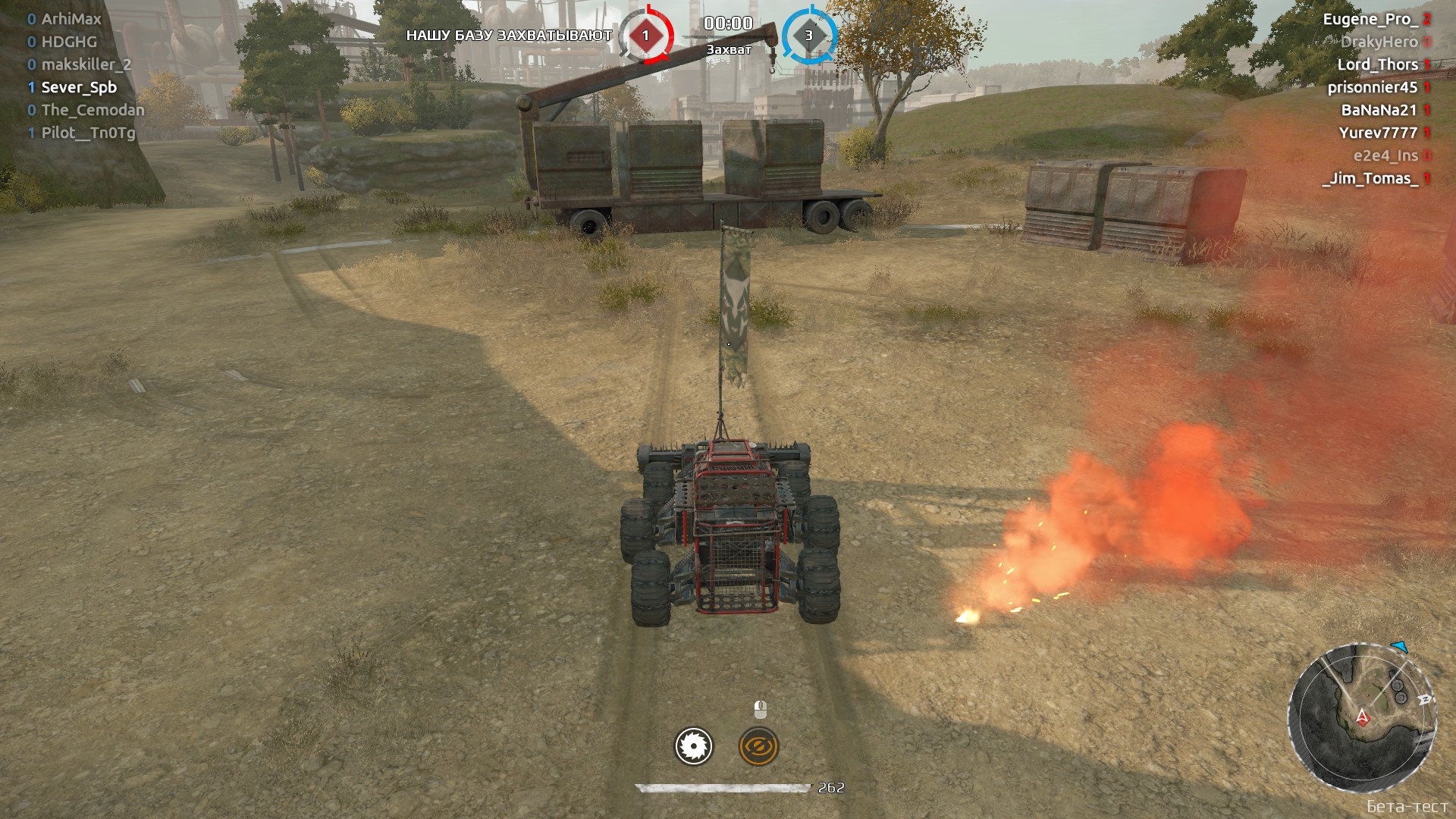Click the blue team base capture indicator
The width and height of the screenshot is (1456, 819).
pyautogui.click(x=808, y=36)
